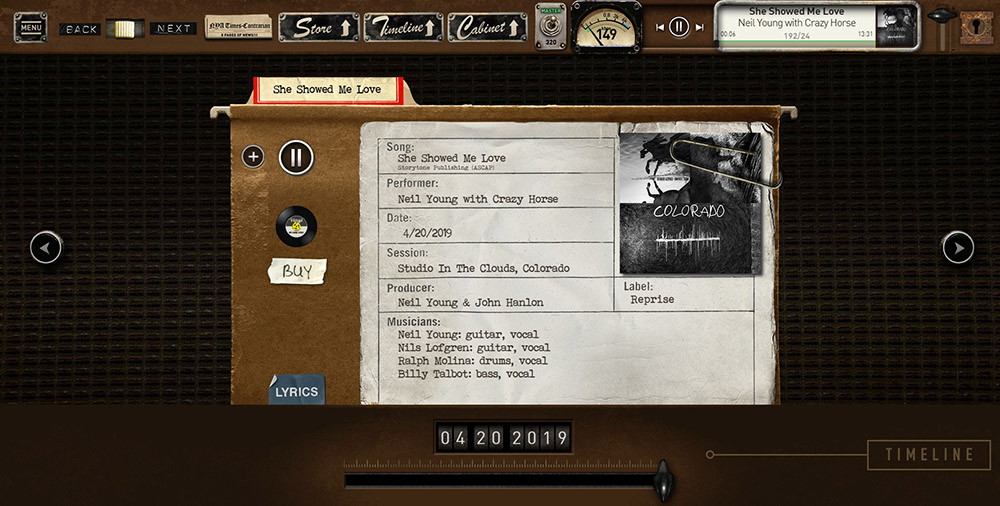Select the She Showed Me Love folder tab
This screenshot has height=506, width=1000.
(x=327, y=89)
